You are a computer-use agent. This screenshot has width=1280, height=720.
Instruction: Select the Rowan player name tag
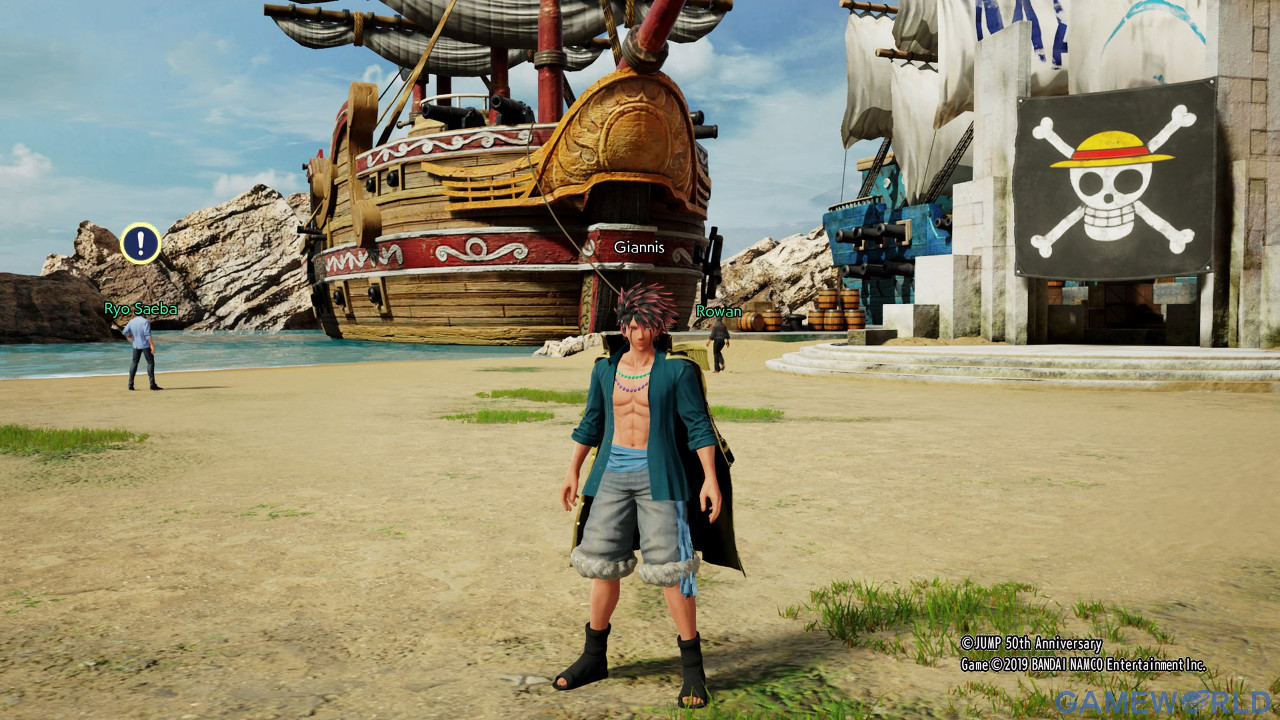pyautogui.click(x=719, y=311)
